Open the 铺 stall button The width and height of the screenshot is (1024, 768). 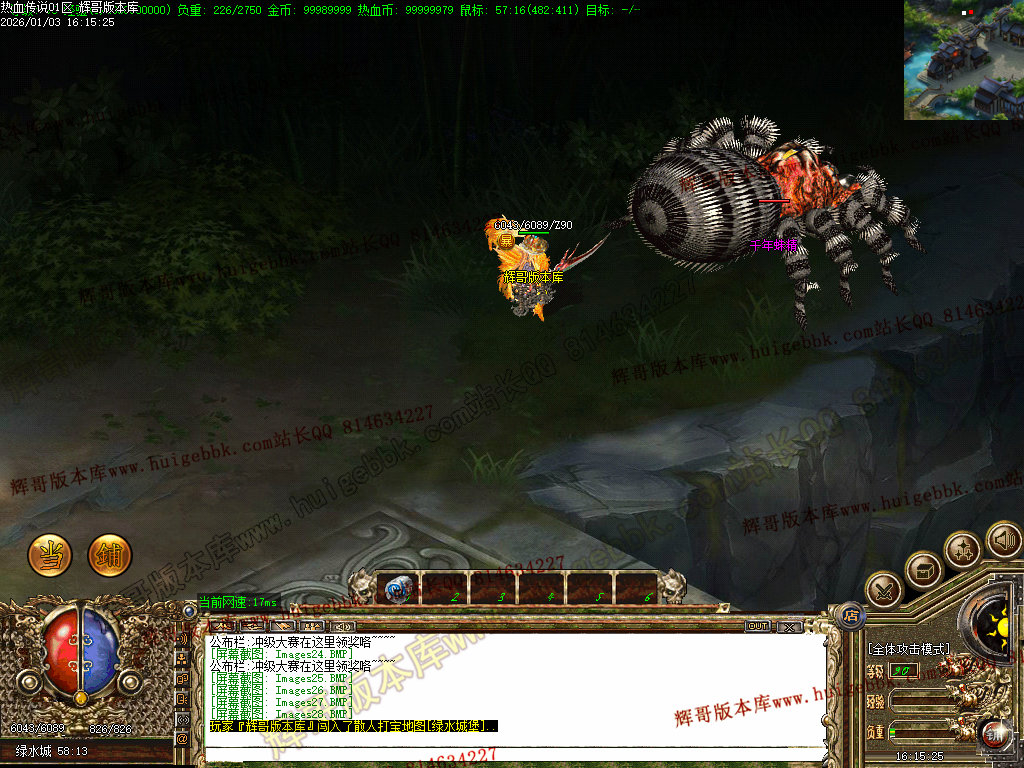(x=110, y=555)
